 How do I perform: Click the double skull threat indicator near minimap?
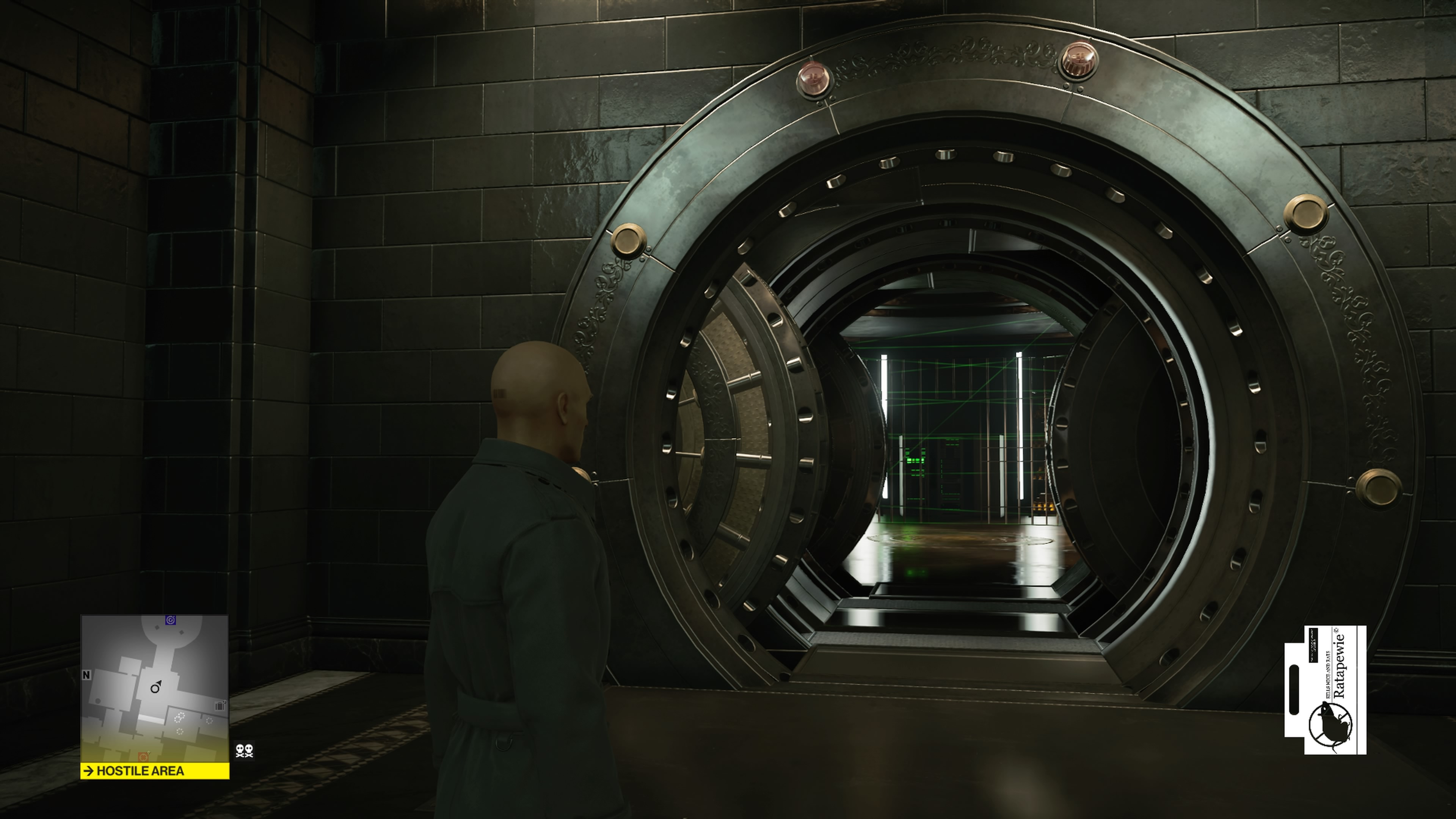[x=244, y=752]
